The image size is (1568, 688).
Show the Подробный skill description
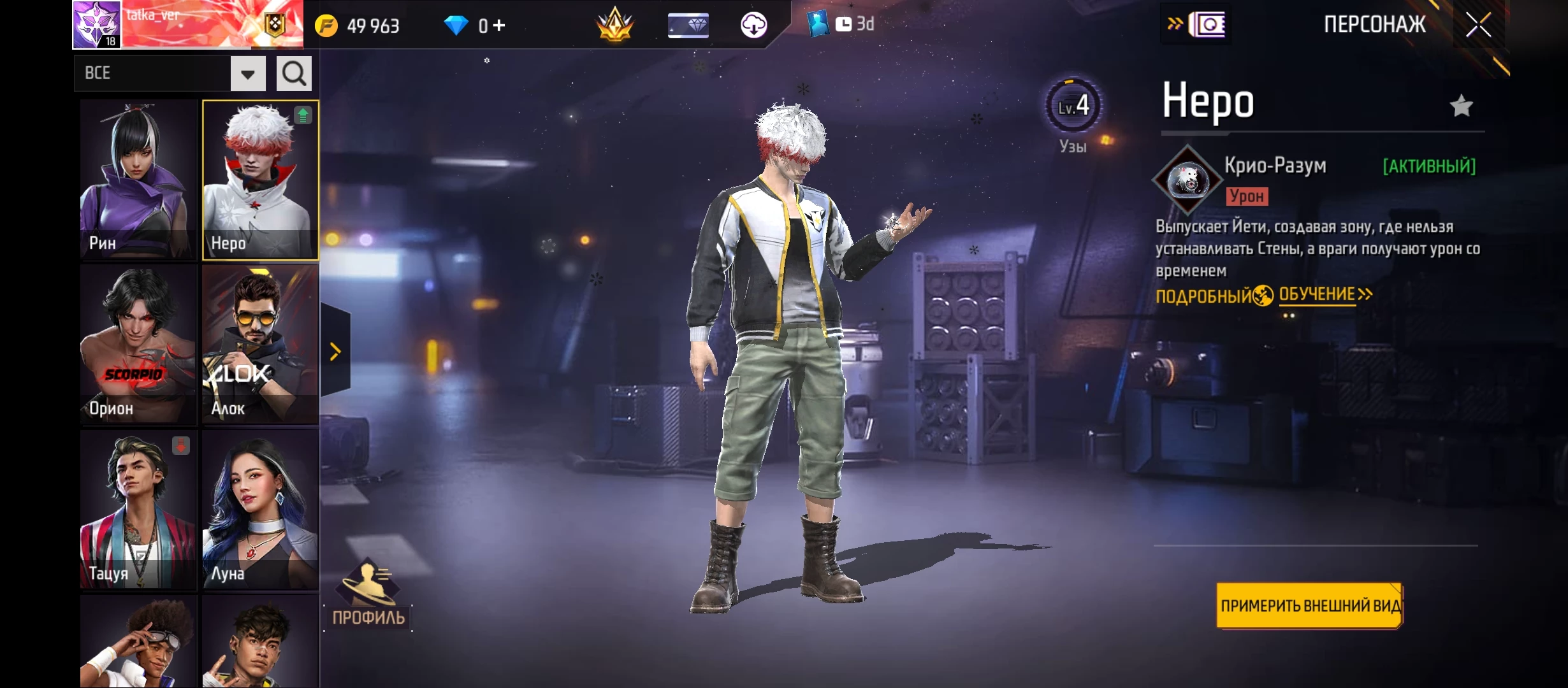[x=1204, y=296]
